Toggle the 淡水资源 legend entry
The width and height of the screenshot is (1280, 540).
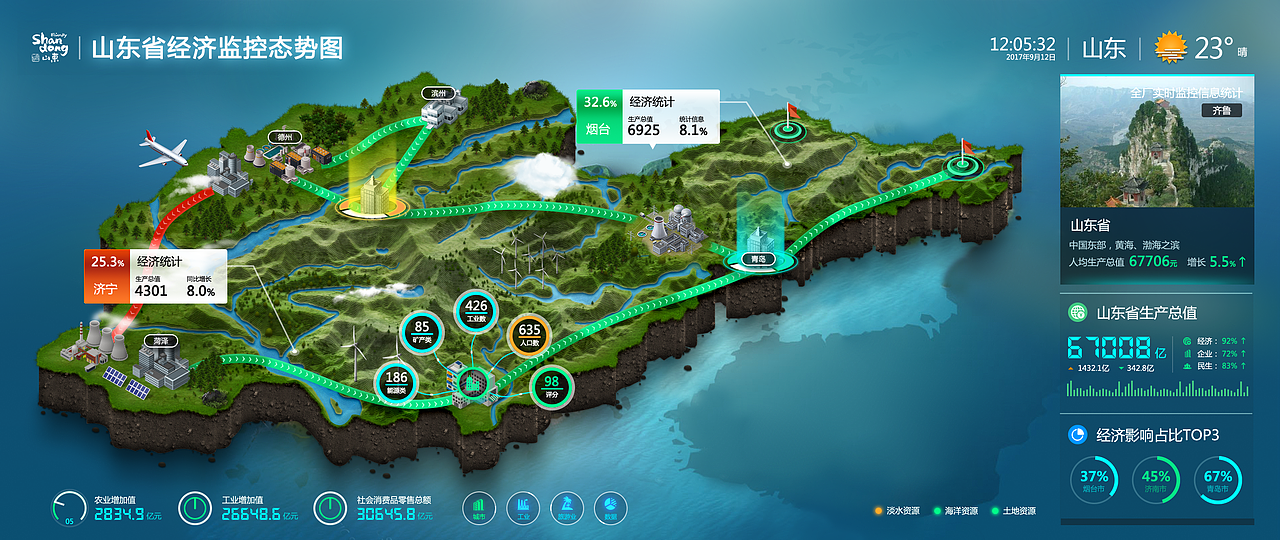(897, 511)
